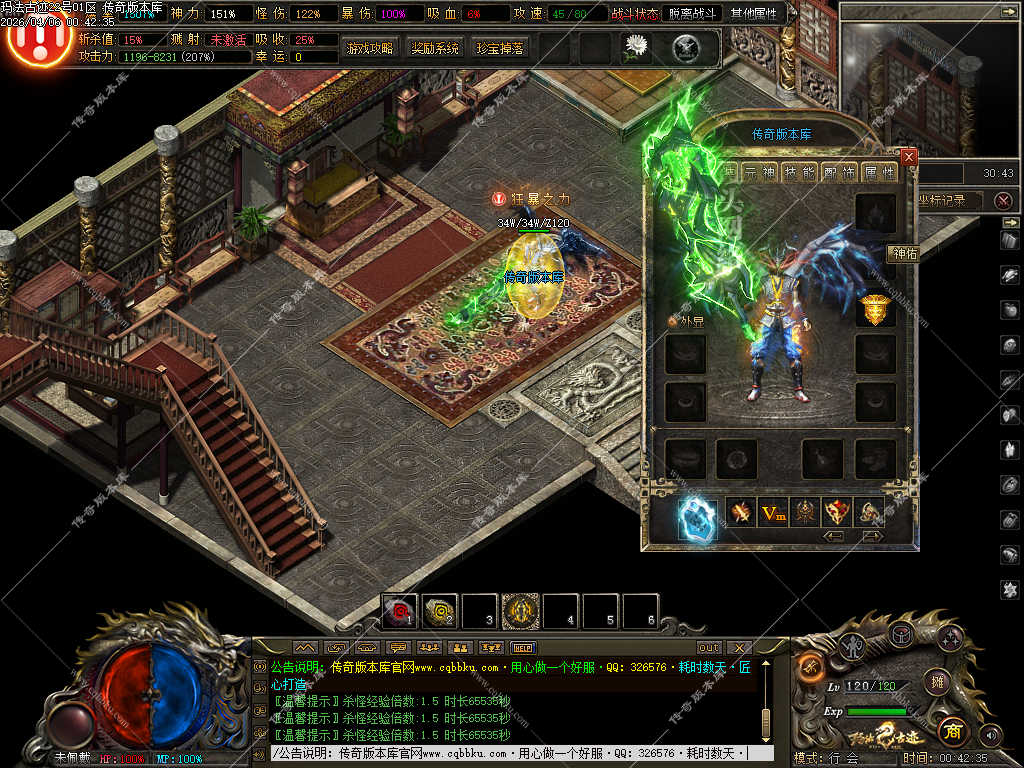The width and height of the screenshot is (1024, 768).
Task: Open the 游戏攻略 game guide
Action: coord(370,47)
